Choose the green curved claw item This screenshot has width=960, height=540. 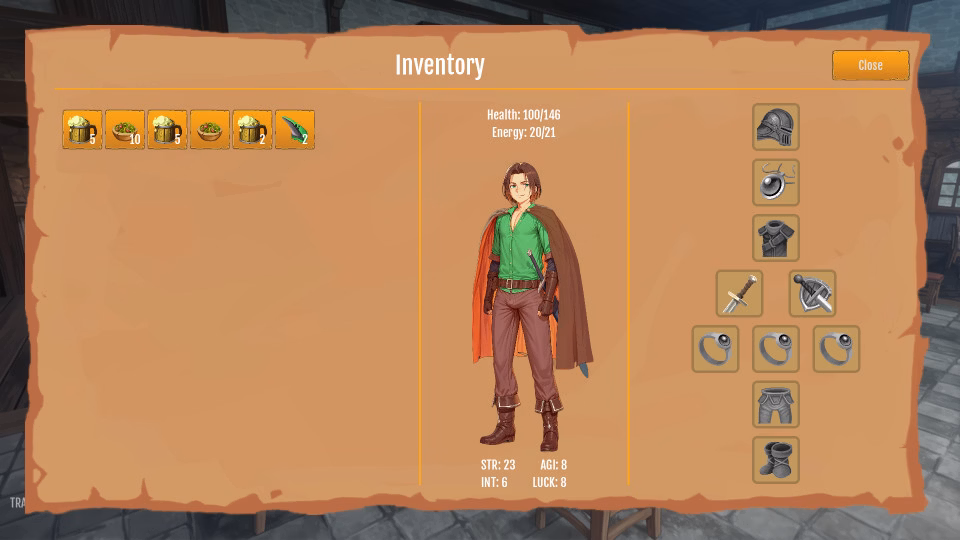295,130
